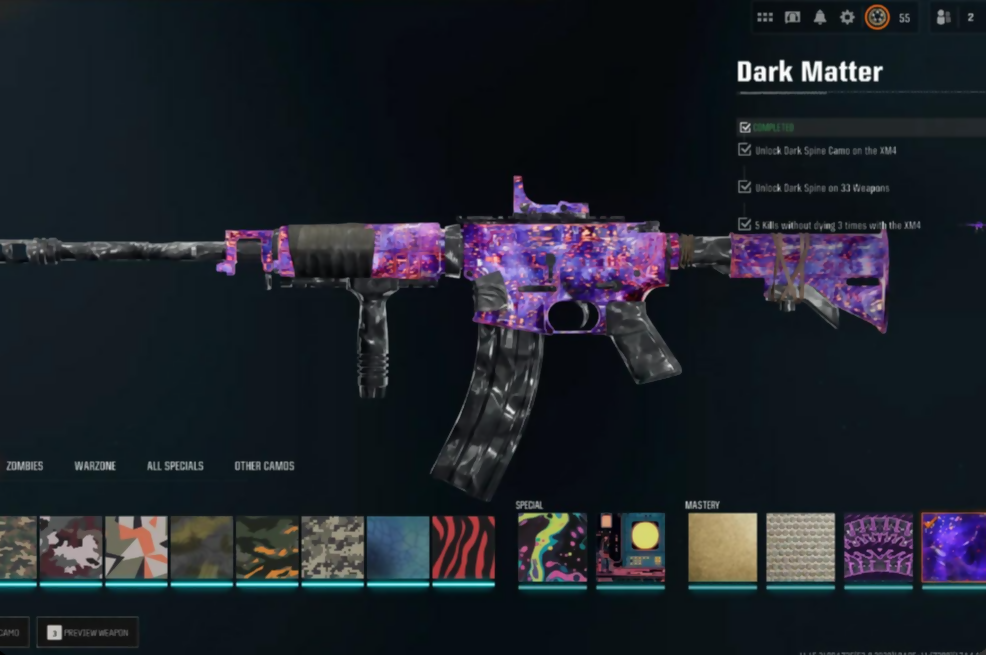Open the grid menu icon

click(765, 17)
